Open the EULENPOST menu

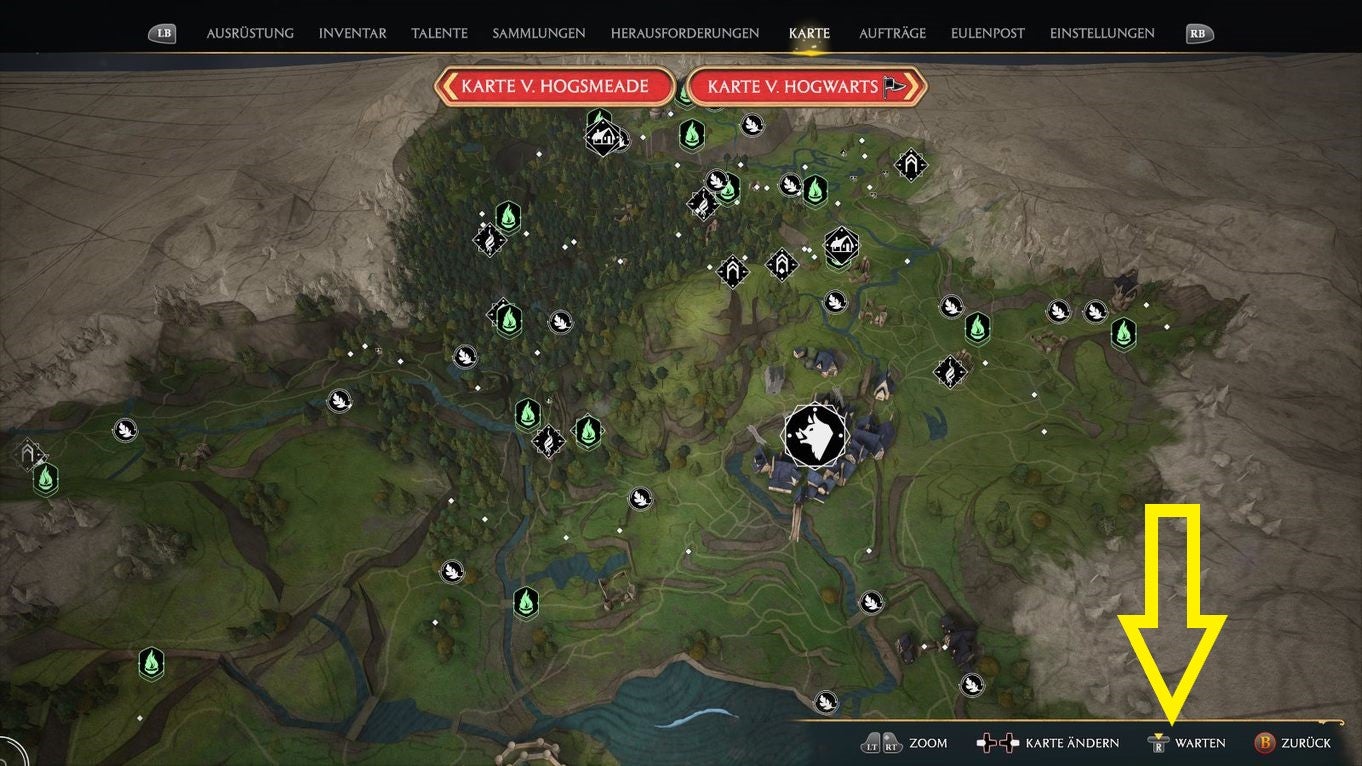coord(987,33)
